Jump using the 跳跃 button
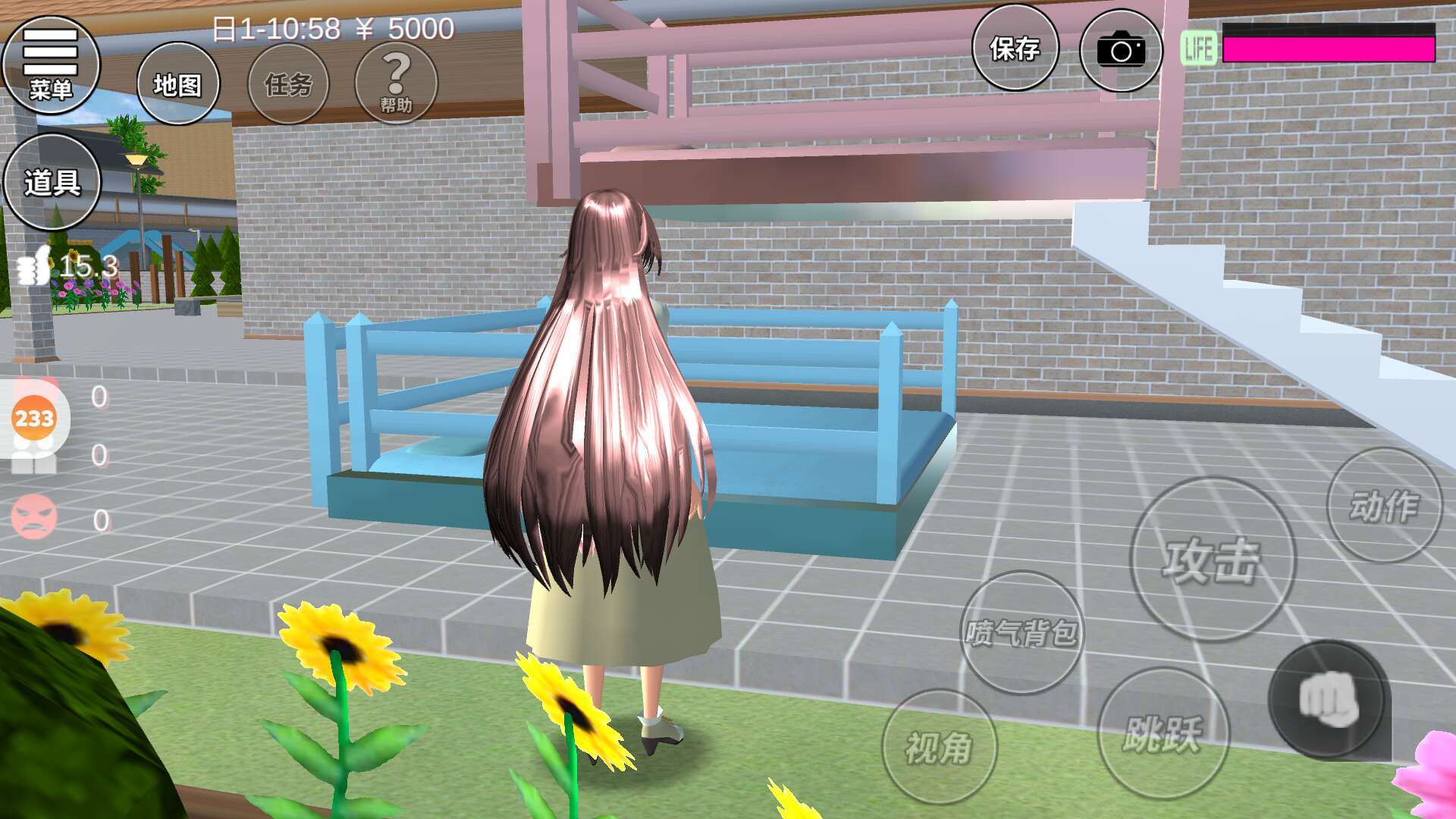This screenshot has width=1456, height=819. tap(1163, 733)
